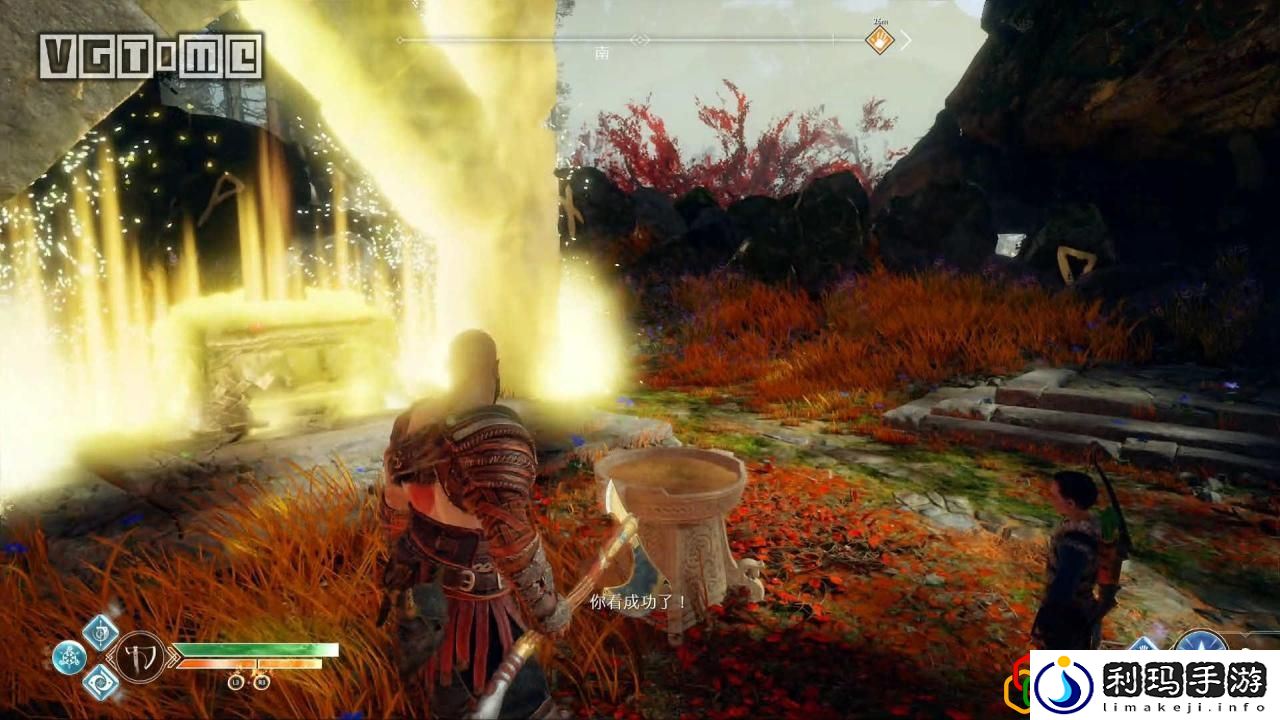The height and width of the screenshot is (720, 1280).
Task: Click the orange objective marker on compass
Action: point(879,41)
